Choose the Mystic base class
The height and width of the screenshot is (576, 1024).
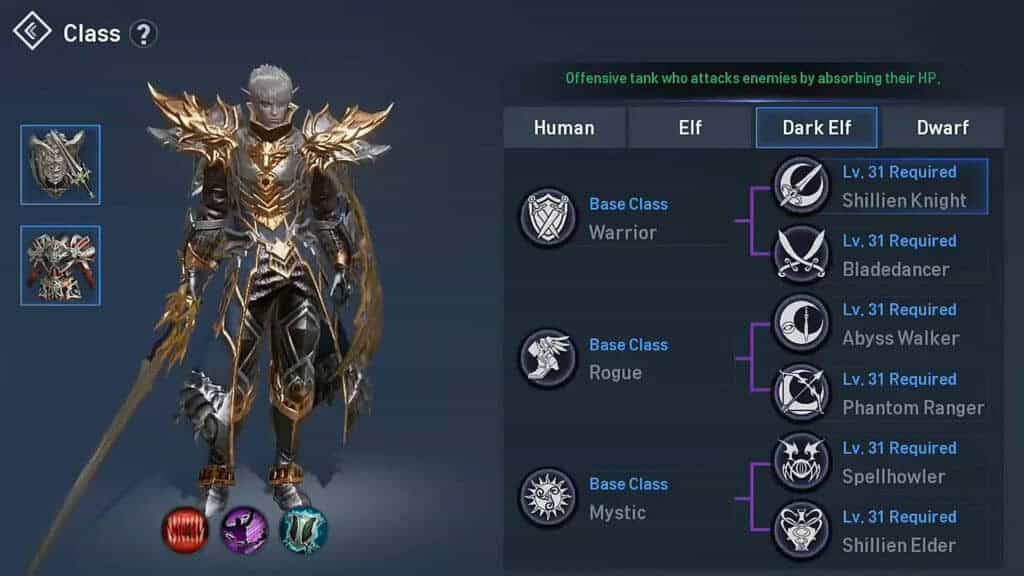(x=547, y=498)
